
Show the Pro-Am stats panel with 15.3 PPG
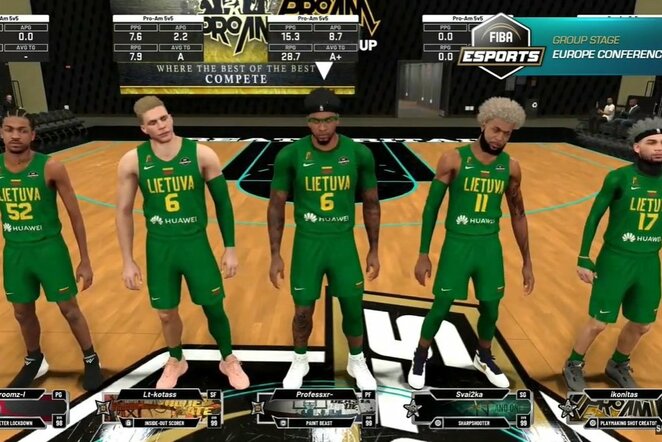click(x=314, y=40)
